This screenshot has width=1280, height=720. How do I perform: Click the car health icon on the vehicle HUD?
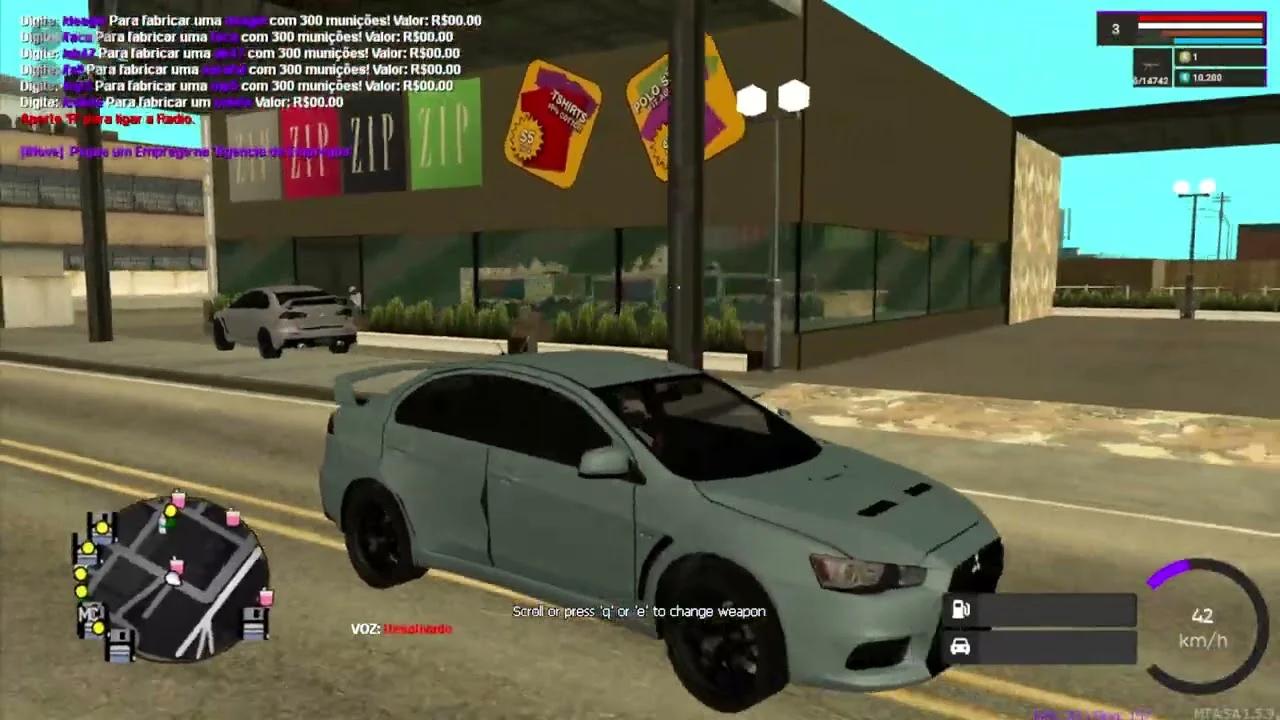(x=961, y=646)
